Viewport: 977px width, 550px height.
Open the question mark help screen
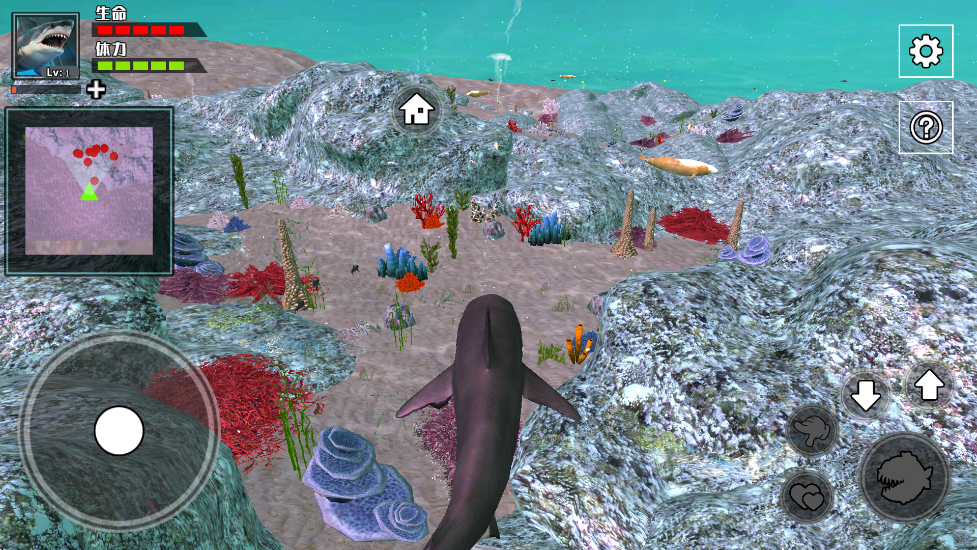click(x=925, y=127)
